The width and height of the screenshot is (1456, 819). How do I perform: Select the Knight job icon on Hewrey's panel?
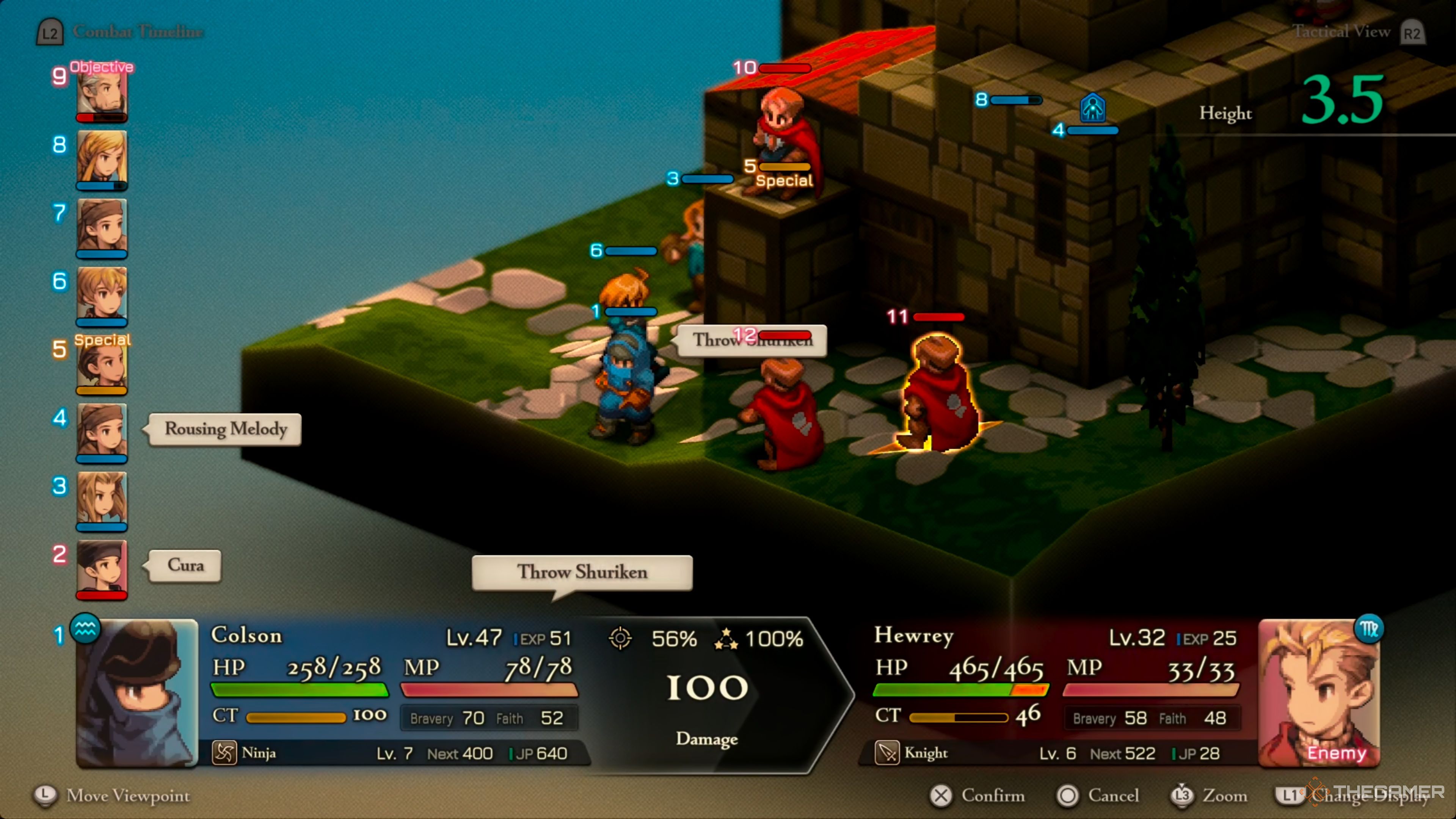point(888,753)
